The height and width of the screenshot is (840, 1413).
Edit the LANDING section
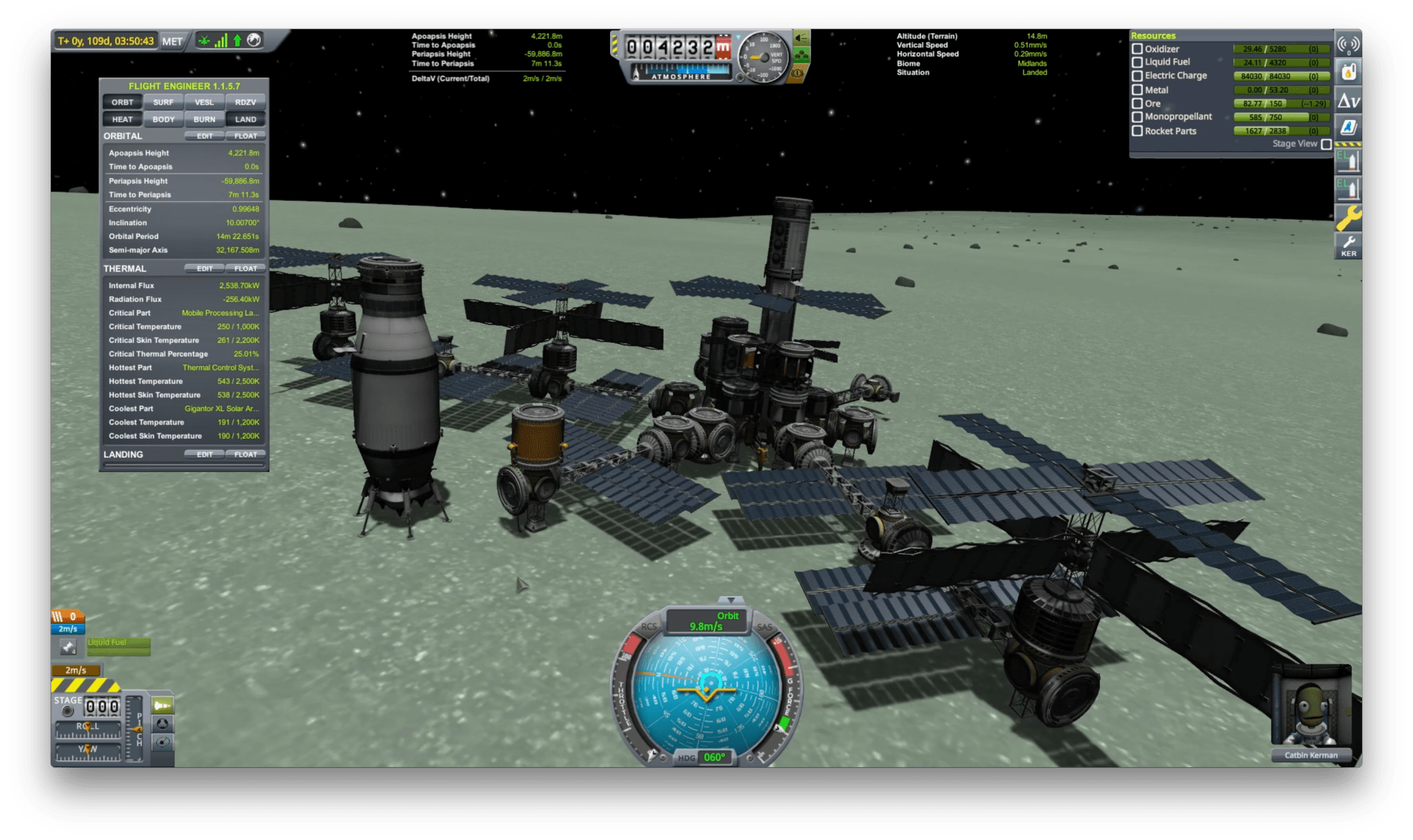point(204,454)
